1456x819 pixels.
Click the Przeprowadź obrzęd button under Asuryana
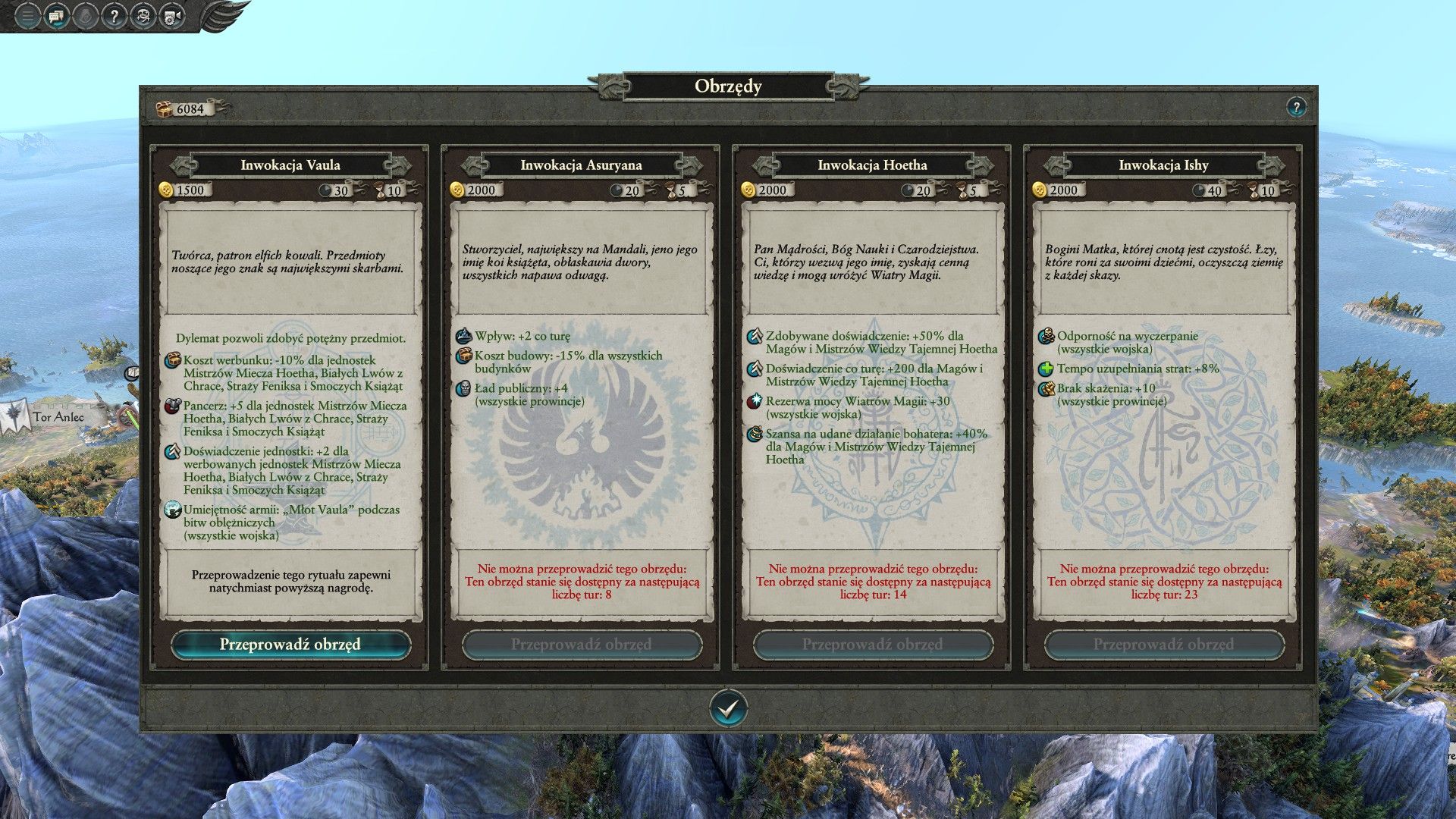tap(582, 645)
